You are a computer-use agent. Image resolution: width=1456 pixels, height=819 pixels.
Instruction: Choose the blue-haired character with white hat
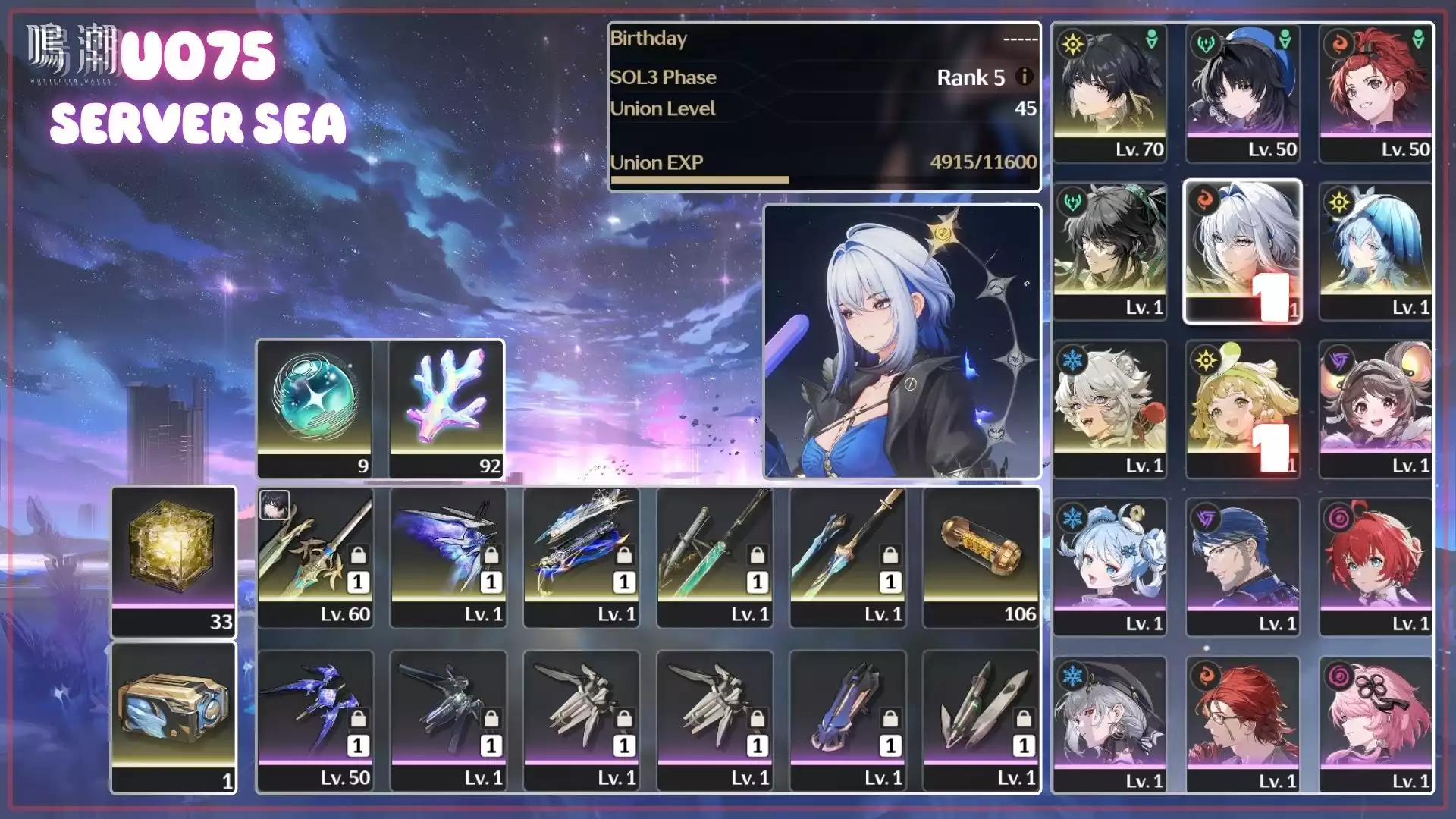(1376, 251)
